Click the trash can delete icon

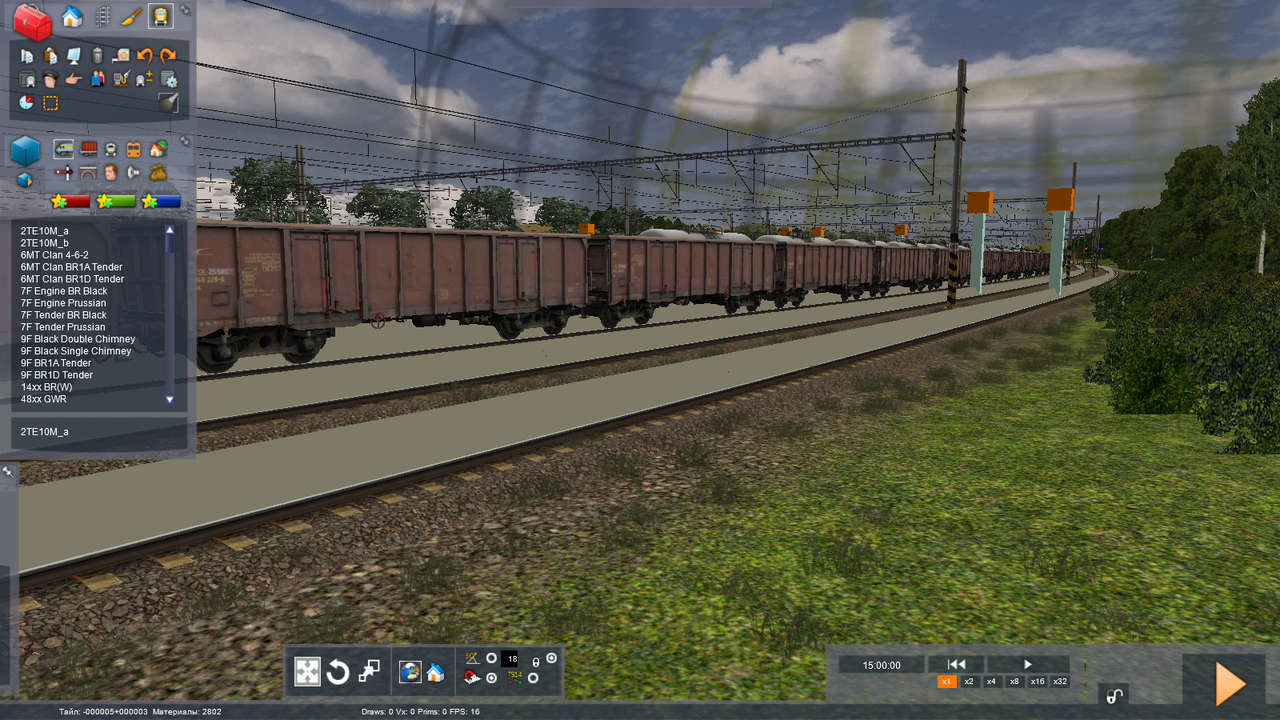click(x=97, y=56)
